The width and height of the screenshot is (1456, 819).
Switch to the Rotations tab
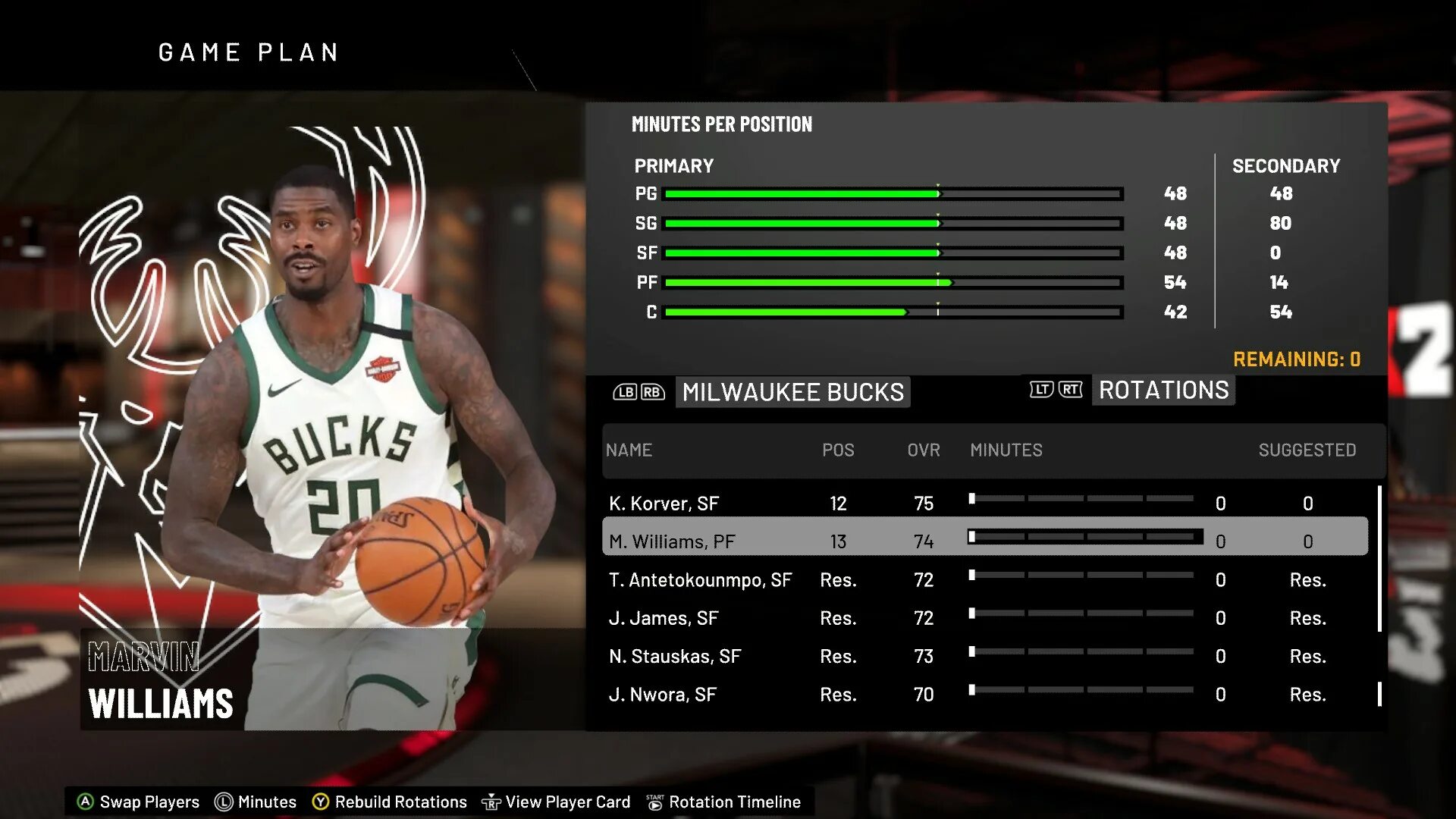click(1163, 391)
